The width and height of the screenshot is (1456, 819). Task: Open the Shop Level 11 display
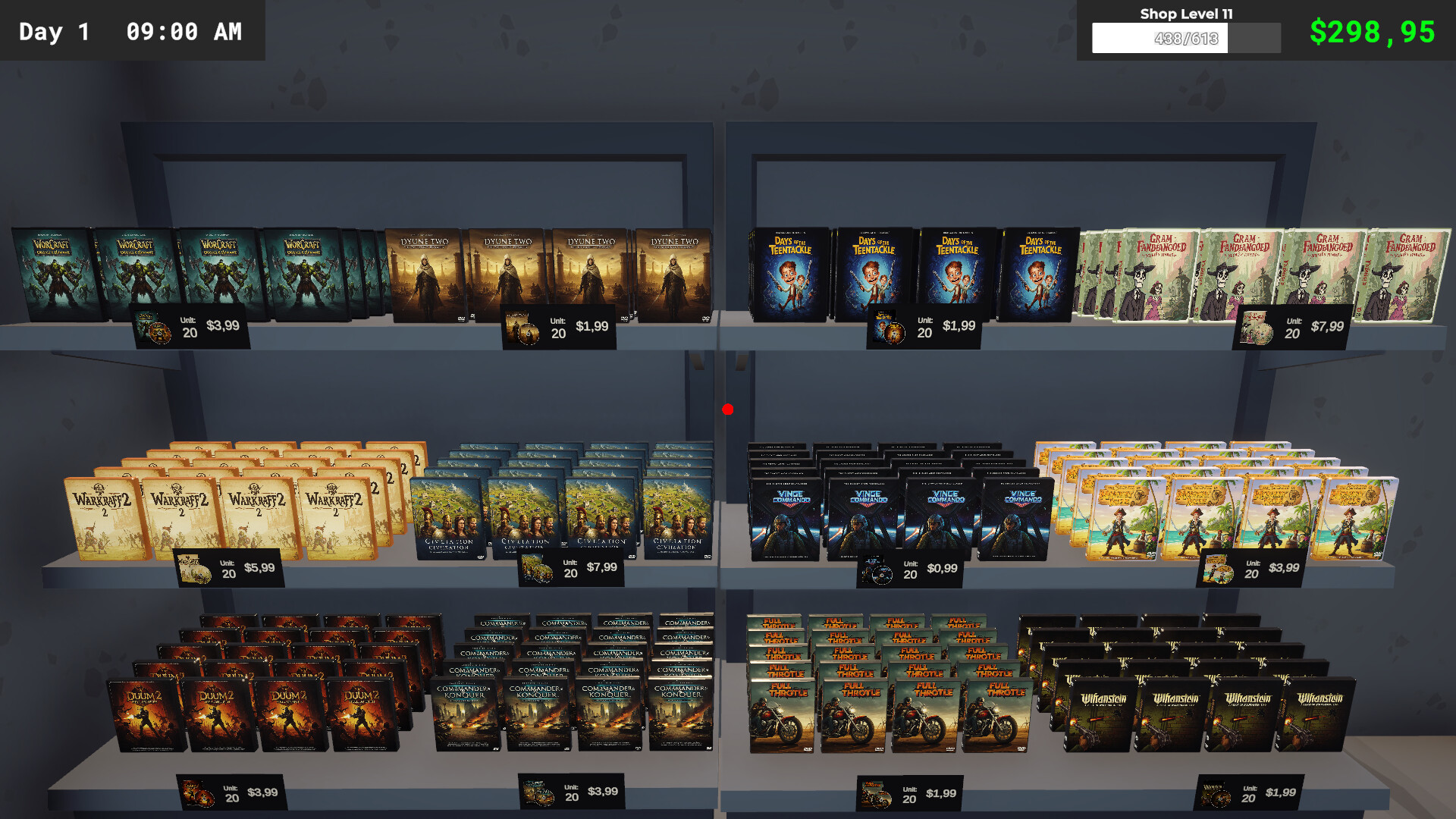click(1187, 14)
